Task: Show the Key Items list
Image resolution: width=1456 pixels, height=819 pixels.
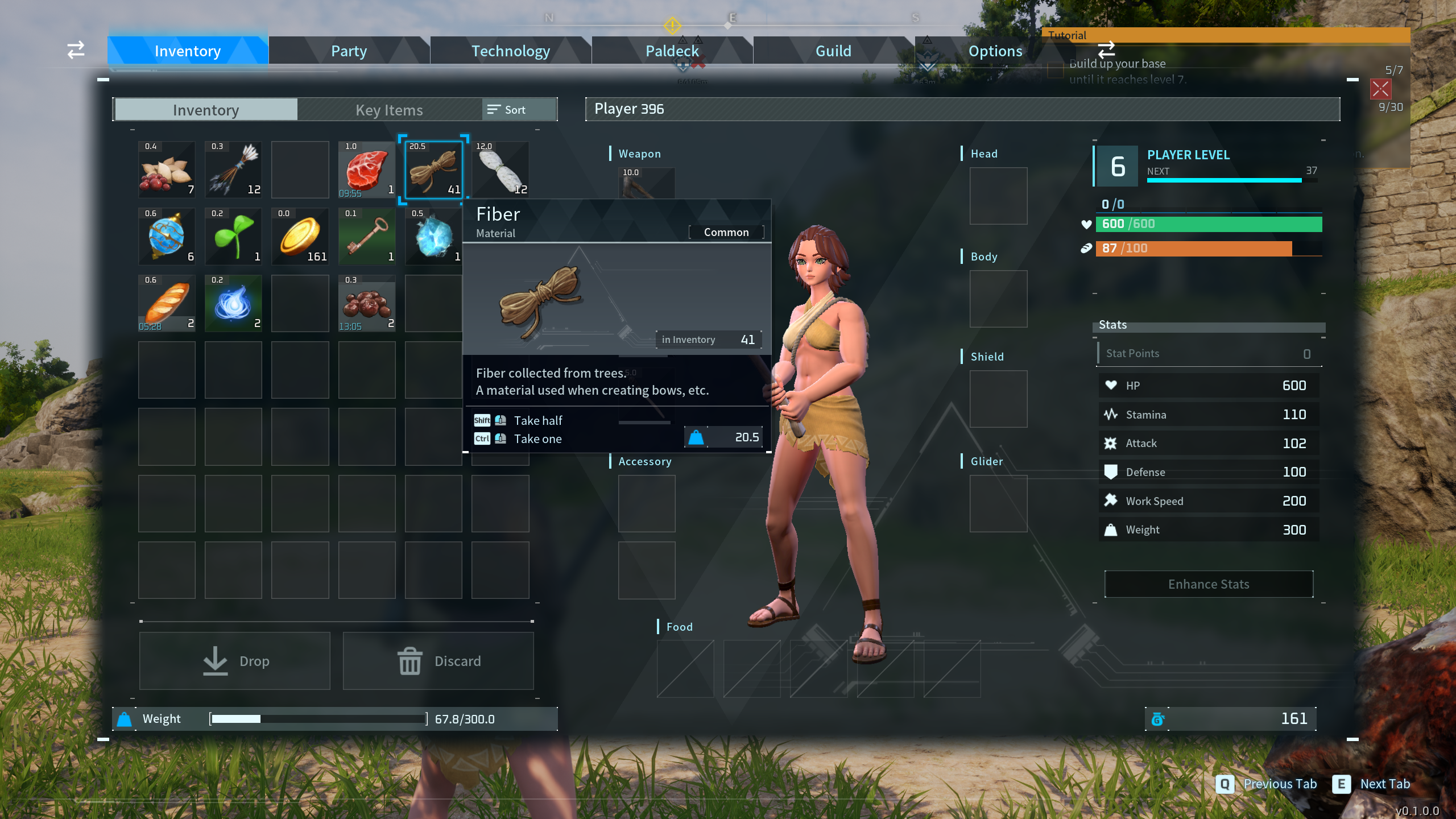Action: click(389, 110)
